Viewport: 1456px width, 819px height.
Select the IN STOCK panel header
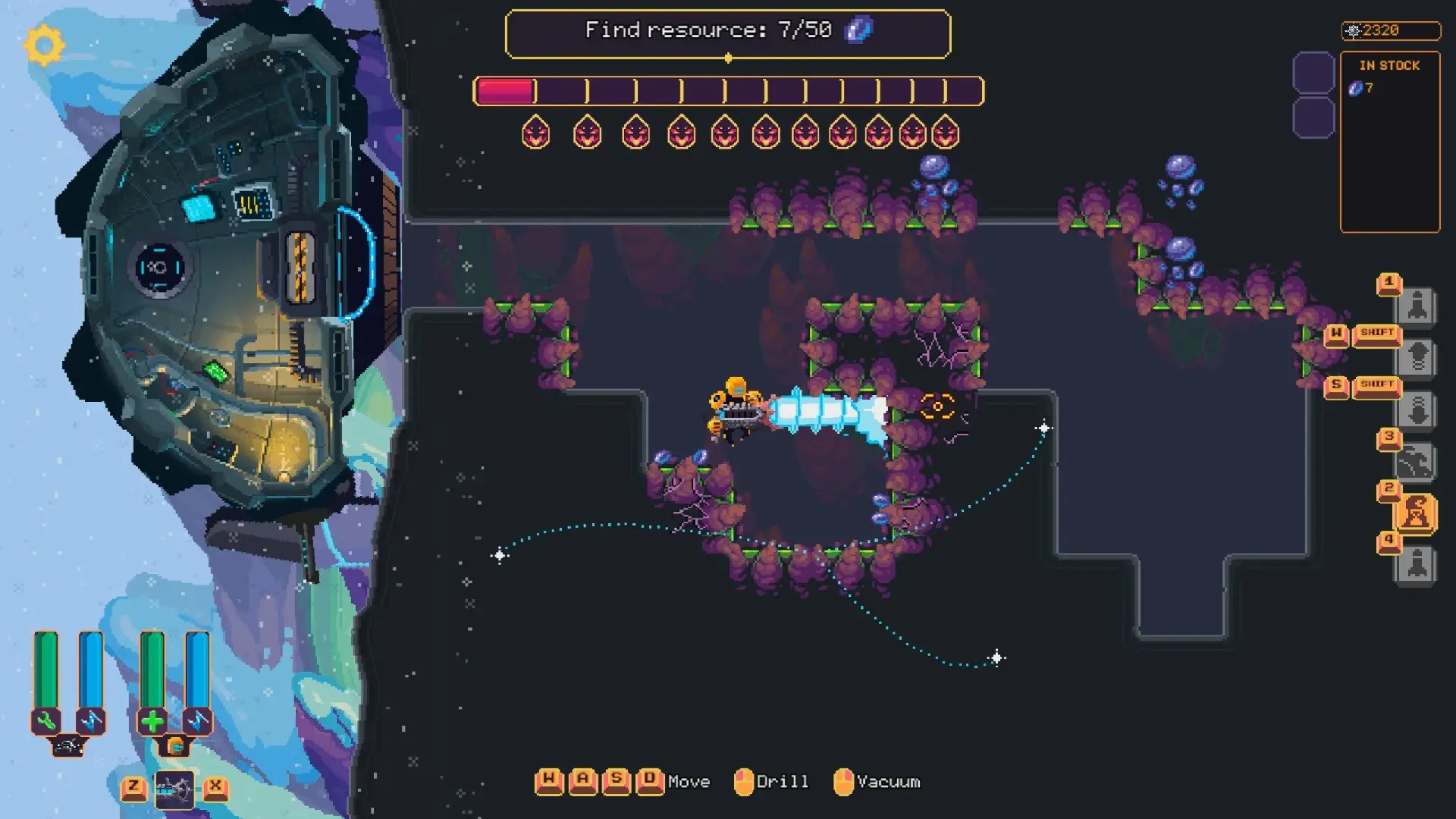pos(1391,65)
